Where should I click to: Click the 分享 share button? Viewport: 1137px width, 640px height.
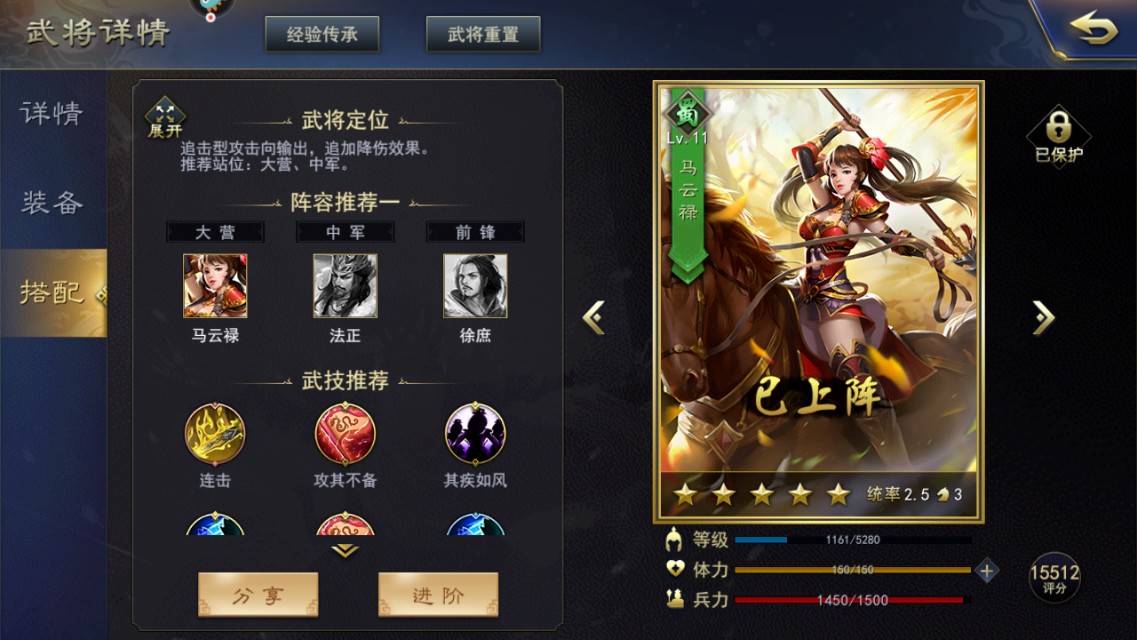pyautogui.click(x=258, y=595)
